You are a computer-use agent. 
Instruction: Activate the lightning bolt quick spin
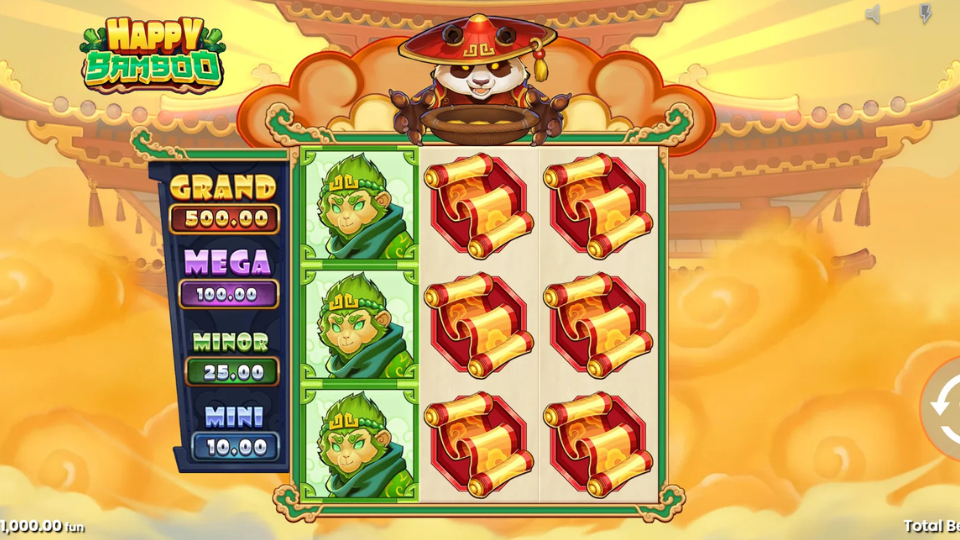[x=924, y=14]
